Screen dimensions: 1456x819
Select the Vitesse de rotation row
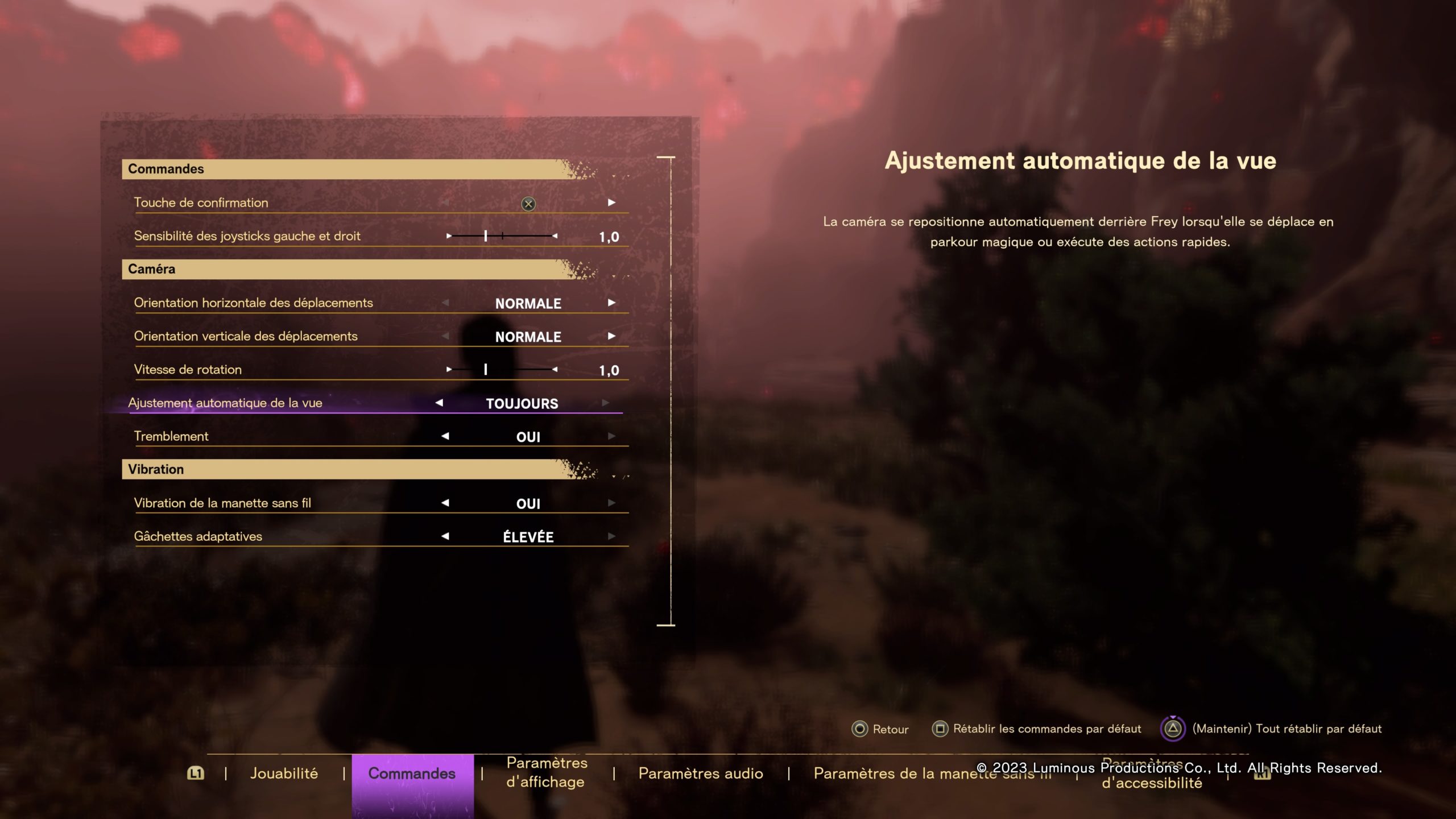188,370
